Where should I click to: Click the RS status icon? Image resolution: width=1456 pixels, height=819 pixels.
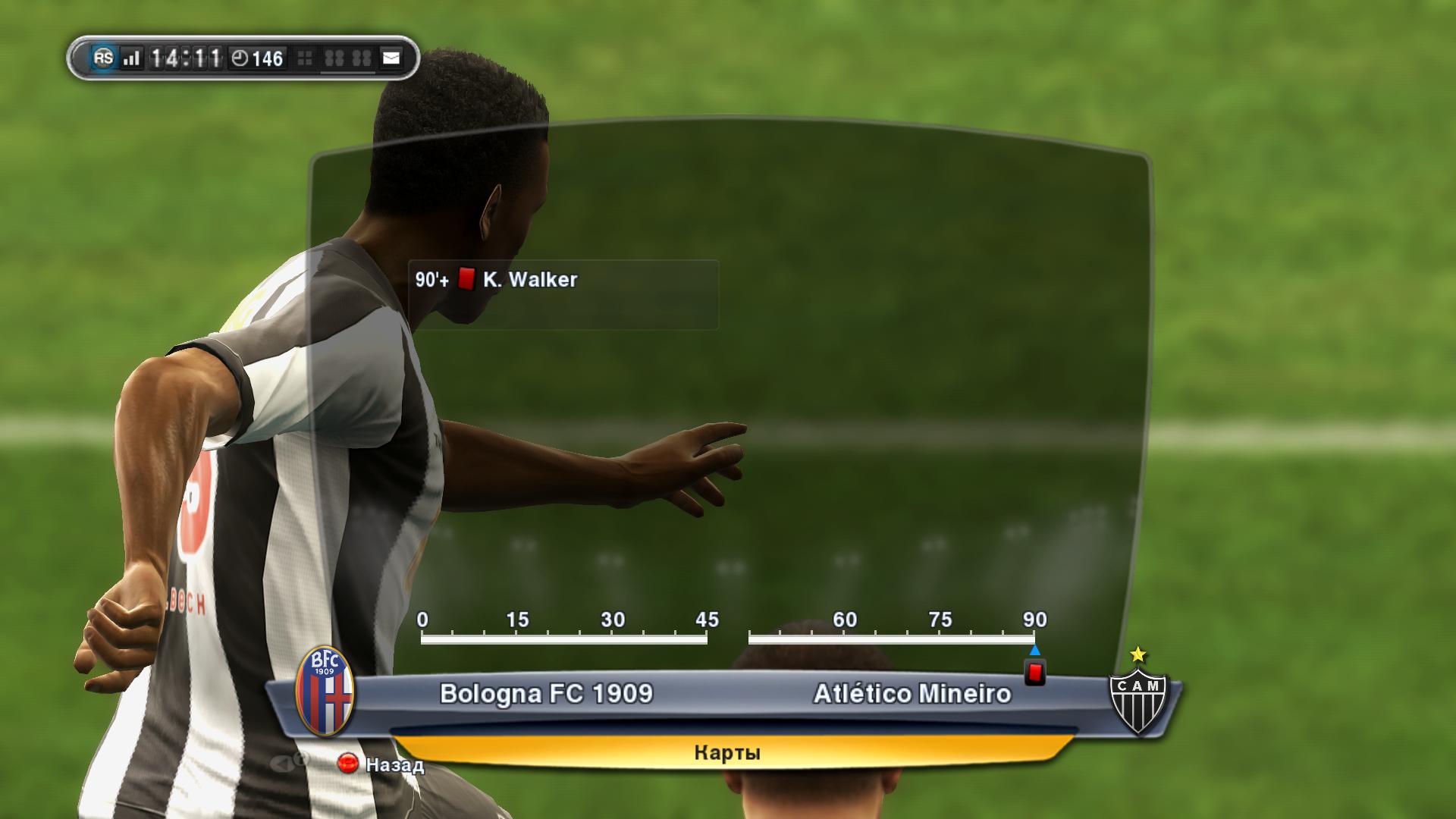pos(103,58)
